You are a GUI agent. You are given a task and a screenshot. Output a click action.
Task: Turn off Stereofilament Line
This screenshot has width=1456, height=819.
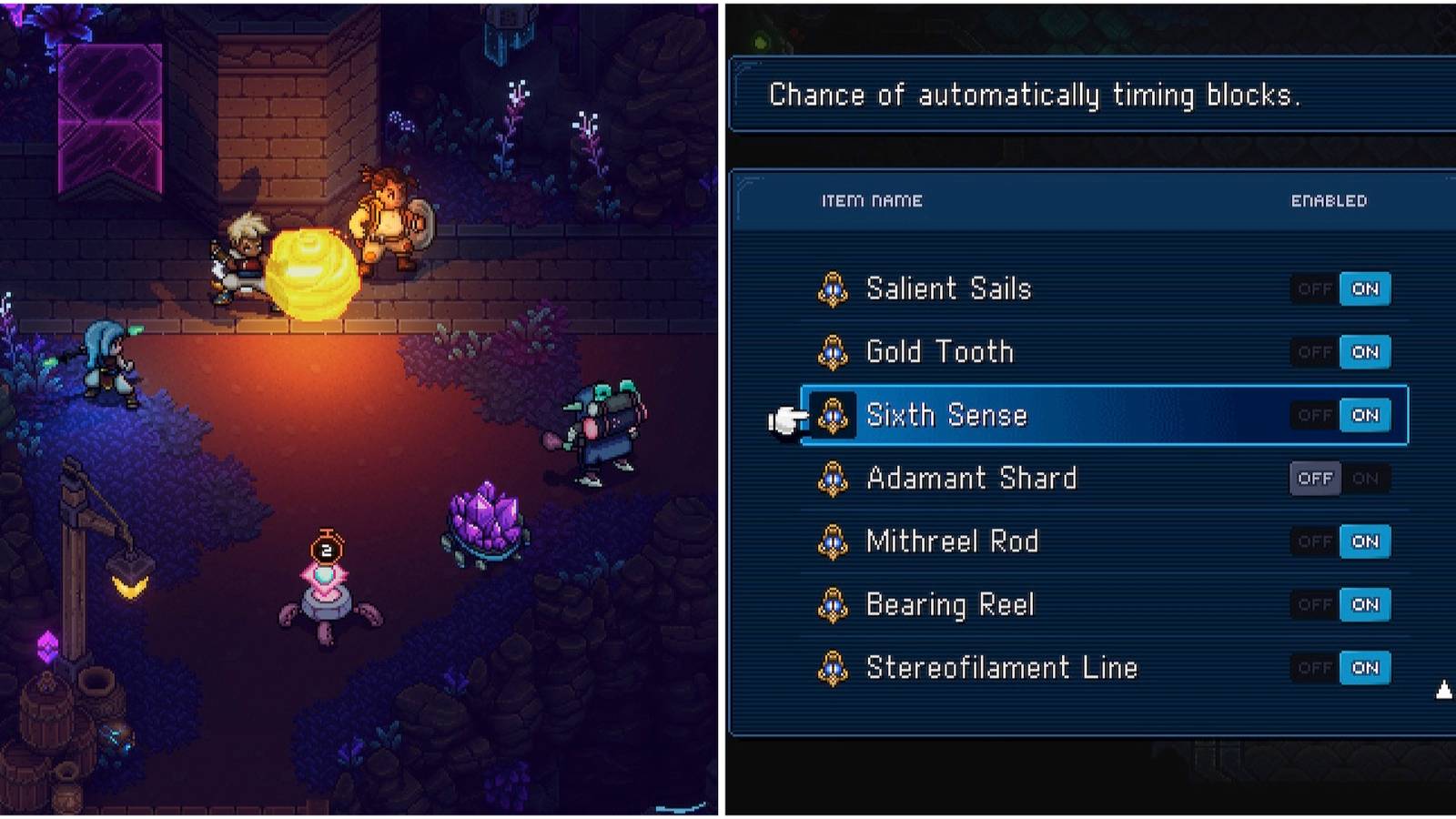pos(1314,667)
